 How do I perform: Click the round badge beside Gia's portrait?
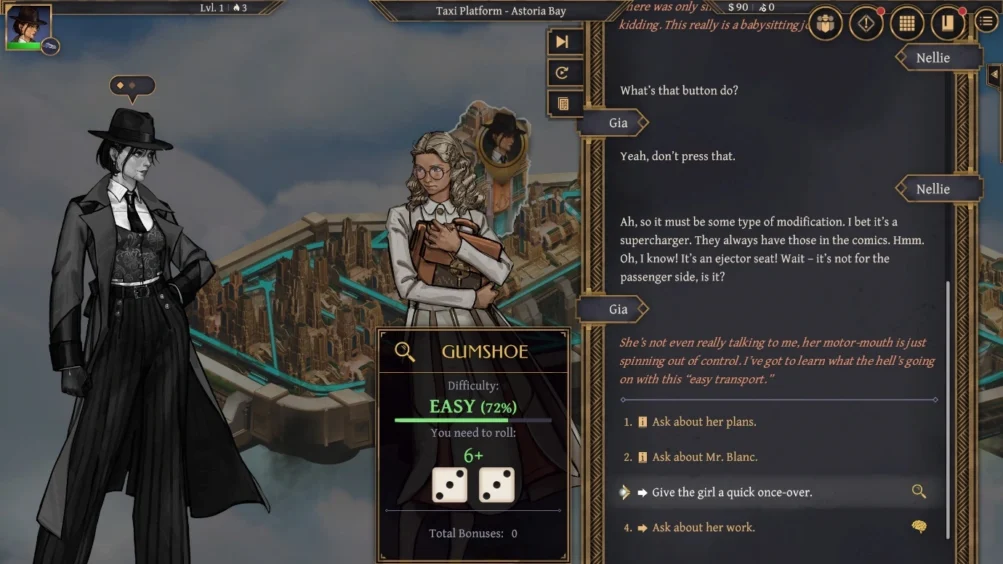(x=50, y=46)
